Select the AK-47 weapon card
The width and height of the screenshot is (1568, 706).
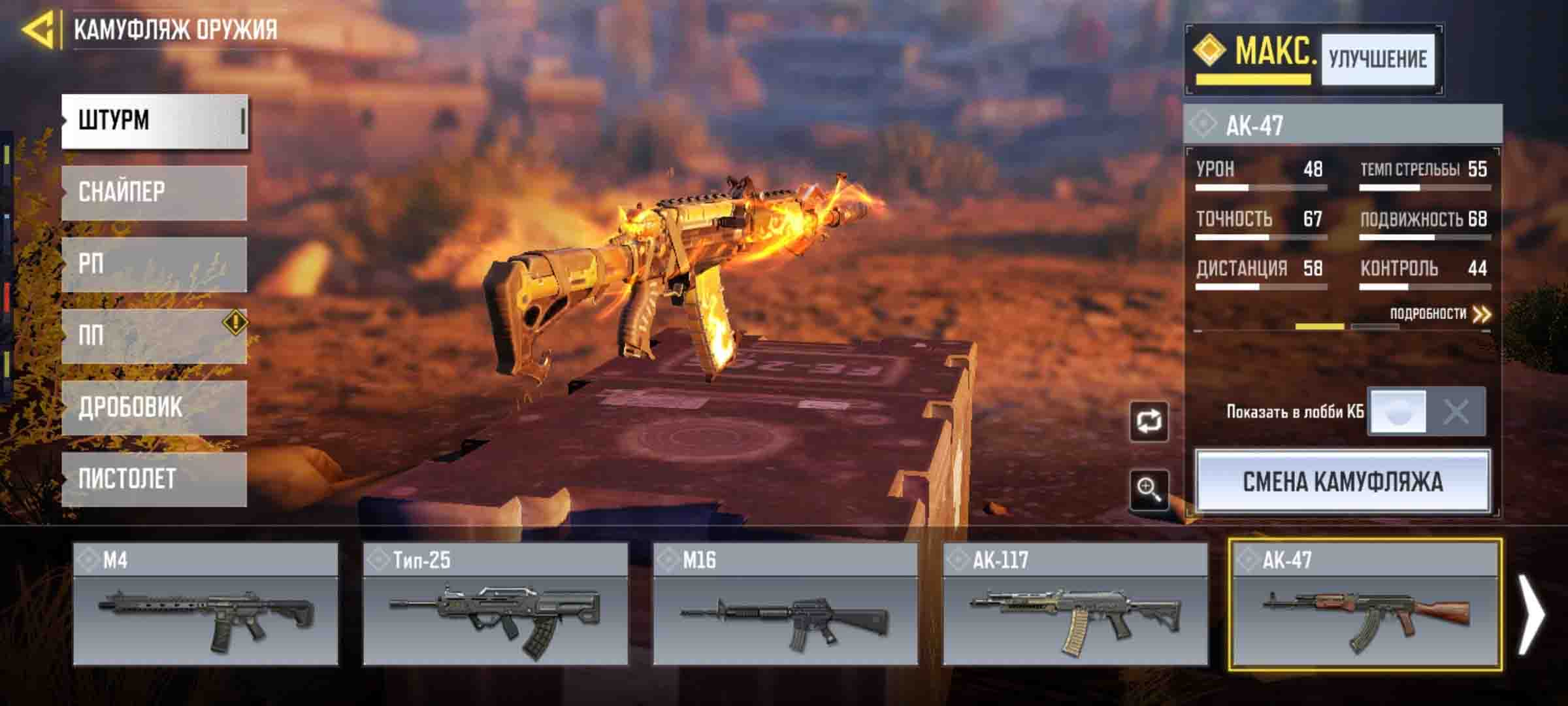click(1365, 604)
